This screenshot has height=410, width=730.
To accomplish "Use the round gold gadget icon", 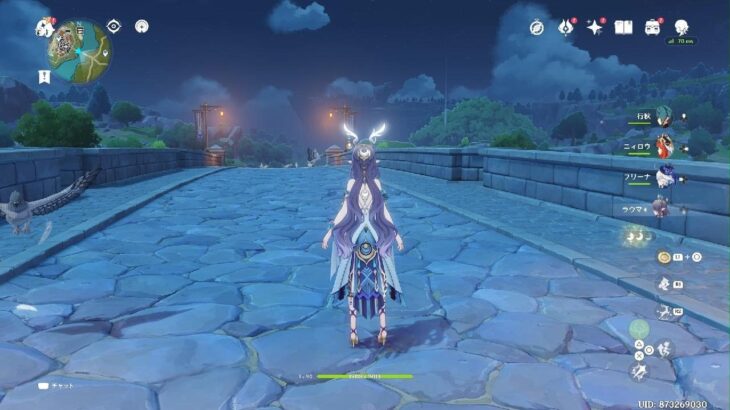I will (x=664, y=257).
